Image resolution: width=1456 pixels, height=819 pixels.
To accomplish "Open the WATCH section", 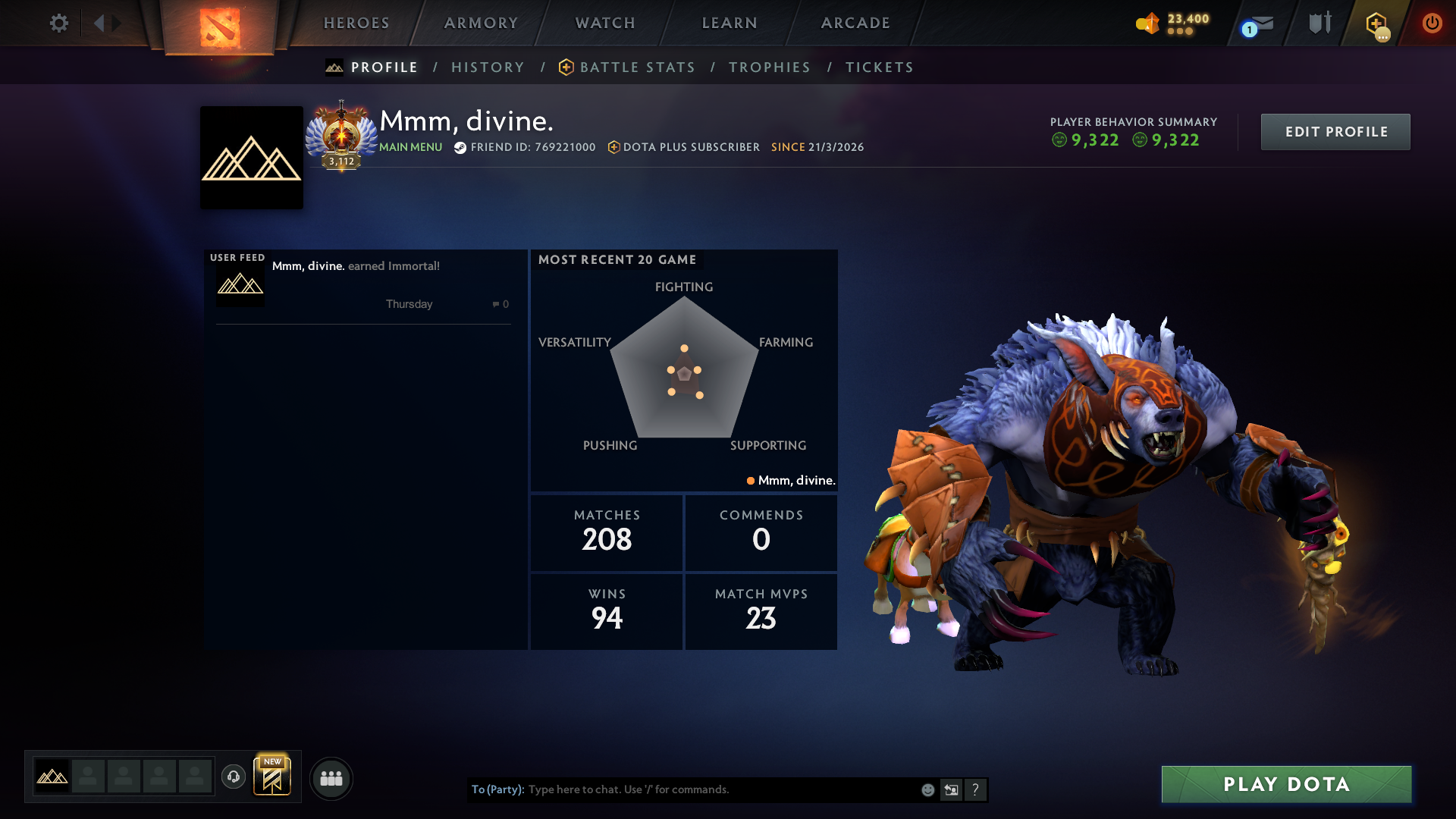I will (604, 23).
